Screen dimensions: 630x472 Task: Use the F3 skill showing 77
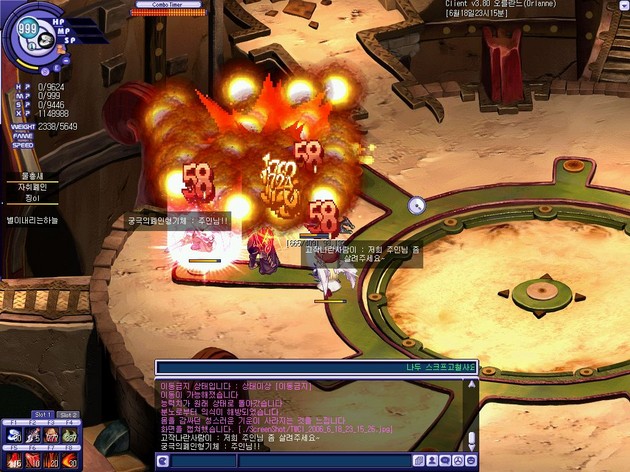(51, 435)
